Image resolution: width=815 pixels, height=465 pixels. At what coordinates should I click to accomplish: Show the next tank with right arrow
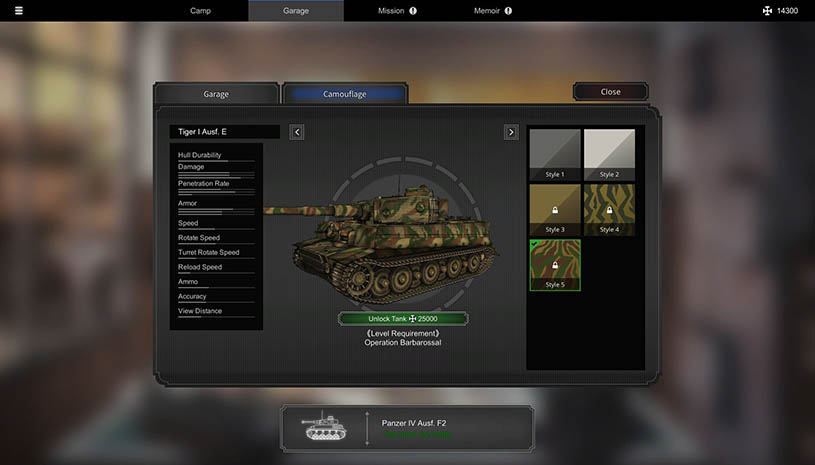[x=511, y=132]
